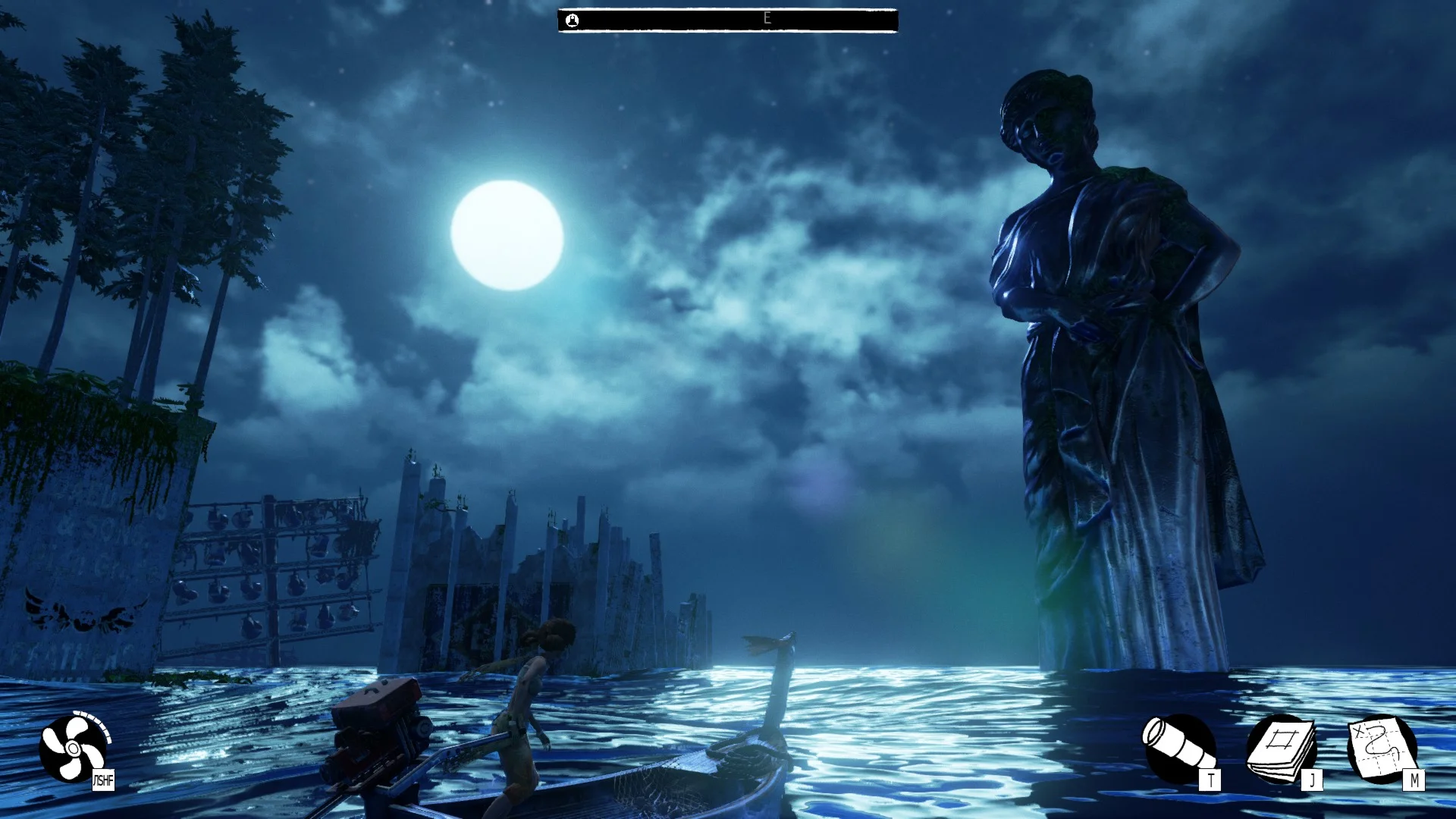Click the boat propeller engine icon
The height and width of the screenshot is (819, 1456).
(x=73, y=748)
